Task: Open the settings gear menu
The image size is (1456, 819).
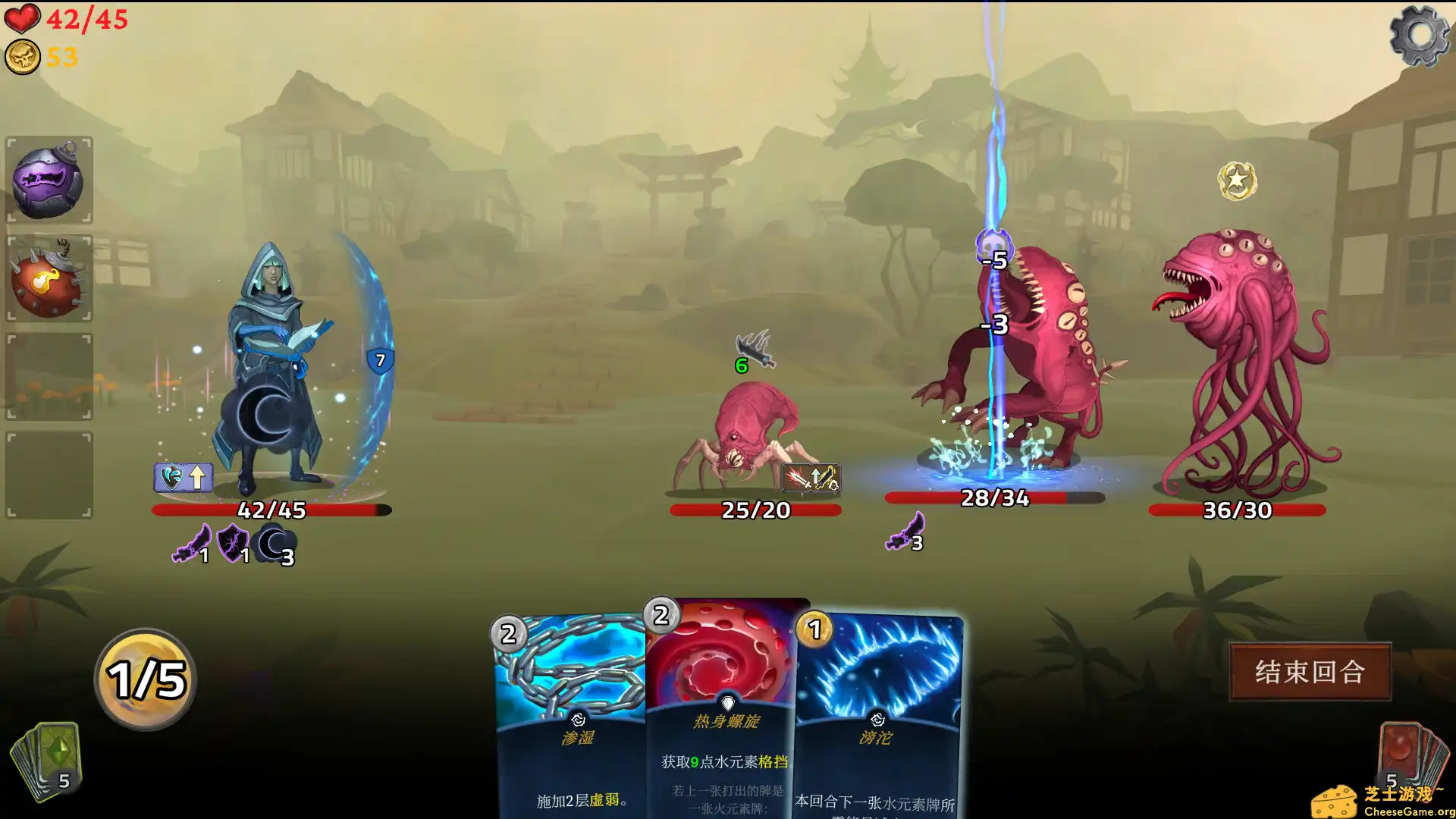Action: click(x=1421, y=36)
